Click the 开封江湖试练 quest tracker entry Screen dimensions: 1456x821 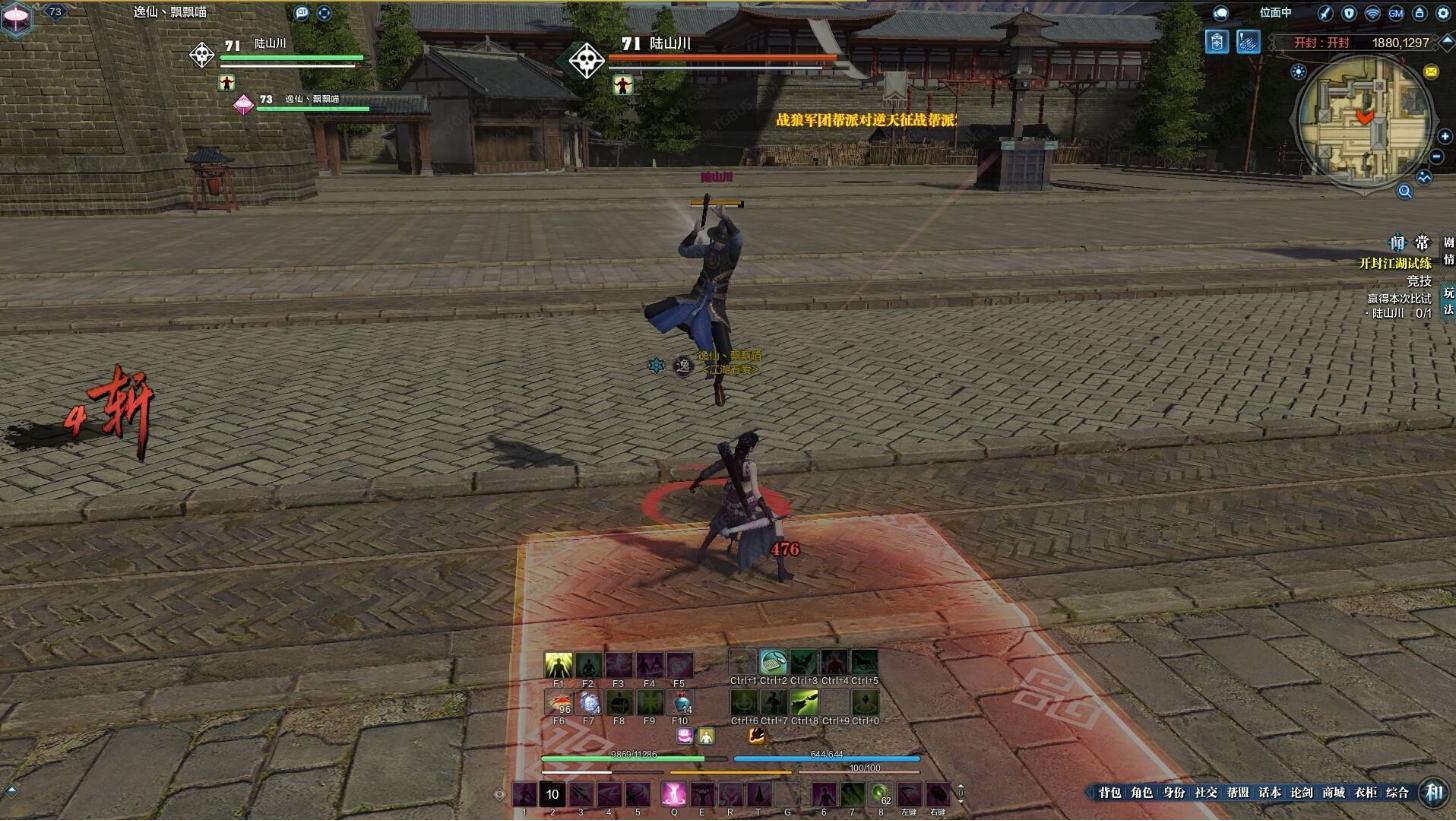pos(1394,264)
